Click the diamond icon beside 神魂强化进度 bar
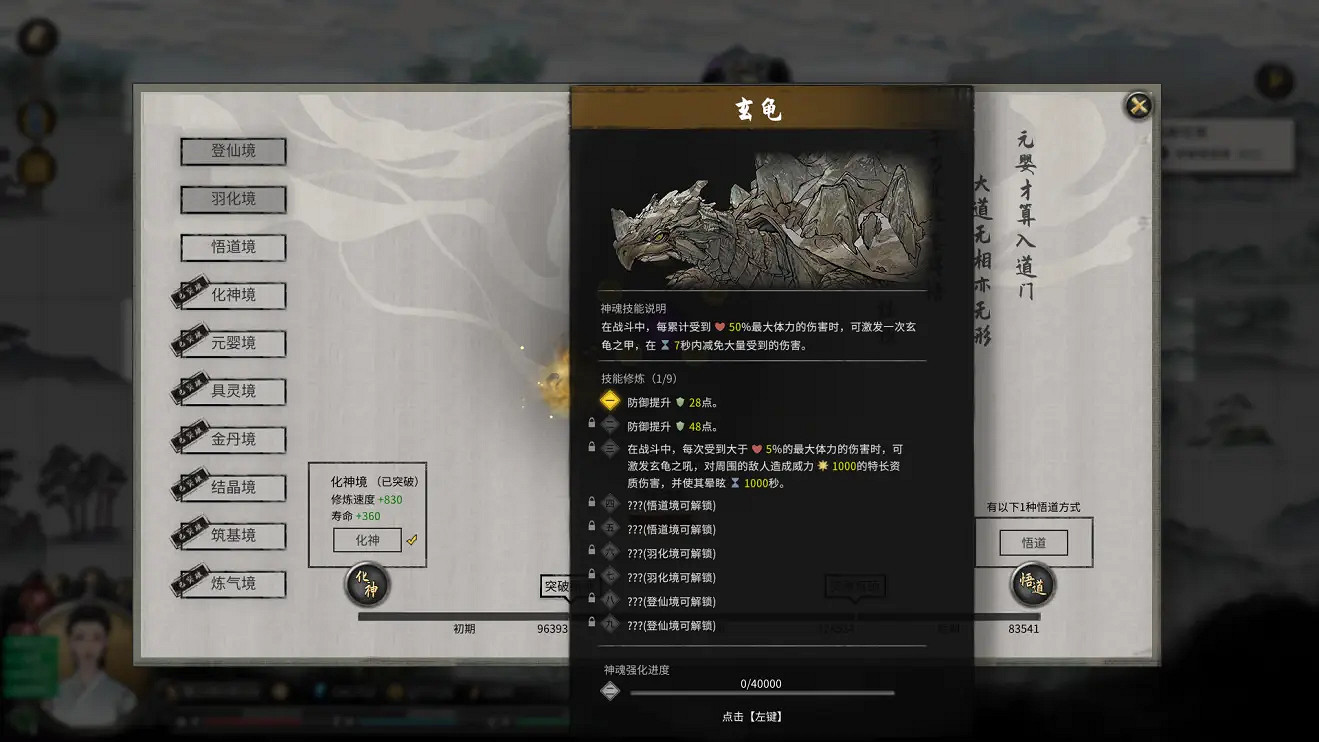Image resolution: width=1319 pixels, height=742 pixels. (x=610, y=689)
